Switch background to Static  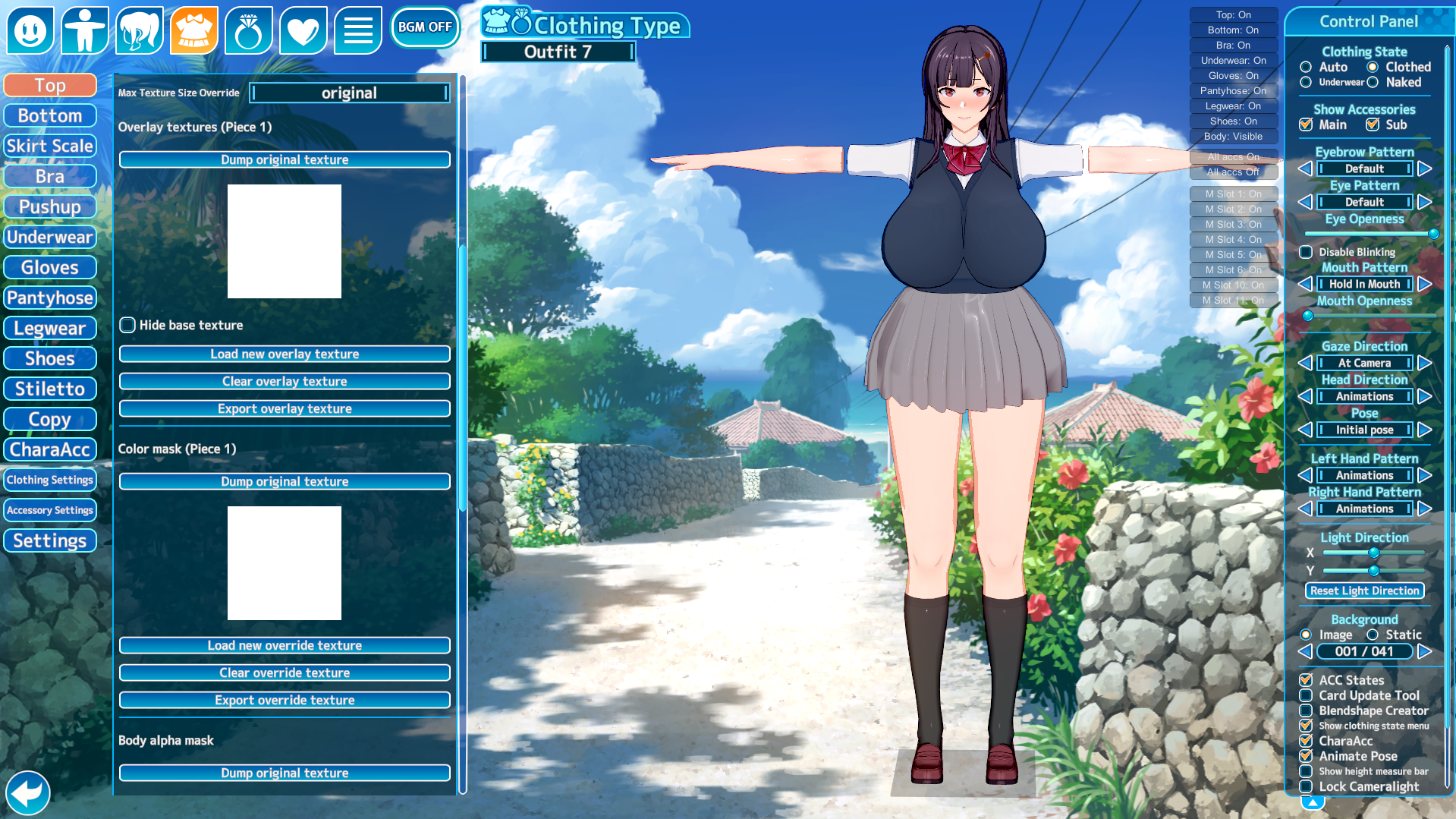[x=1373, y=635]
